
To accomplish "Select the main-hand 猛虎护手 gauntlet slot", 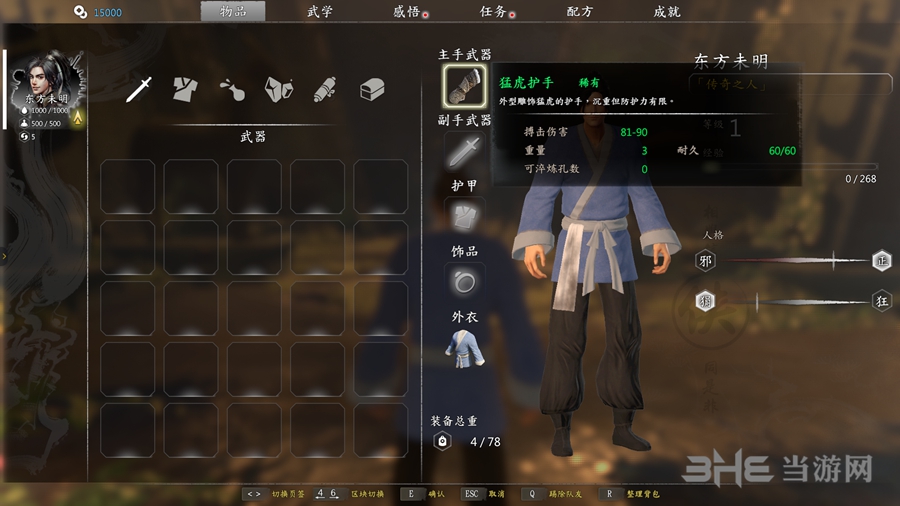I will point(464,86).
